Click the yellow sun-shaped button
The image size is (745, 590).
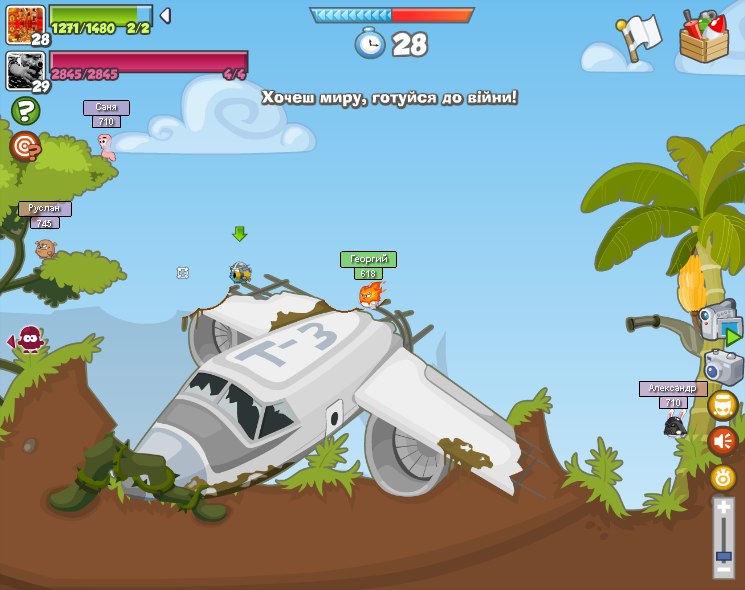click(723, 477)
